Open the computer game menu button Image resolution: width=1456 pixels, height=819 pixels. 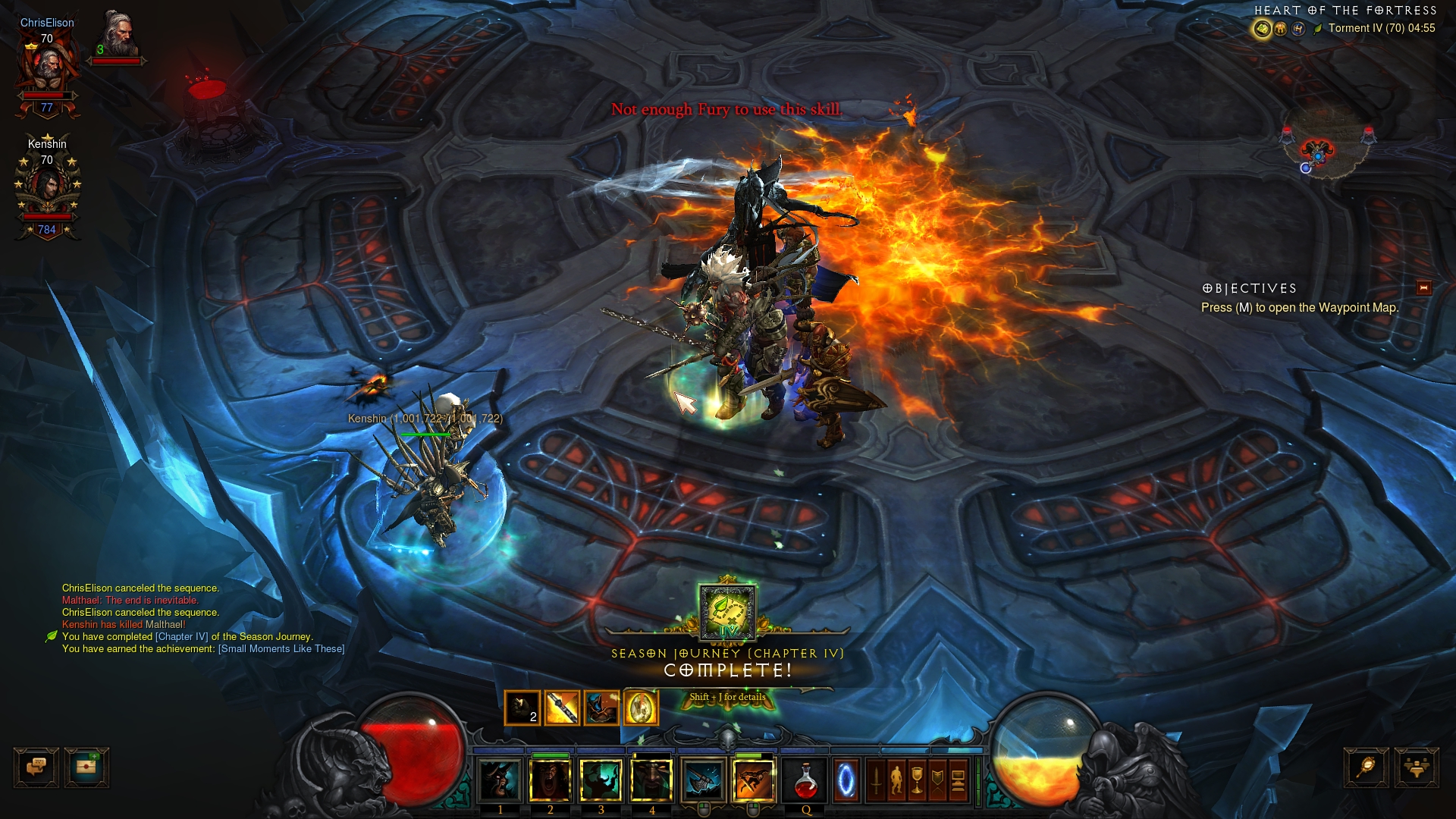[x=958, y=780]
